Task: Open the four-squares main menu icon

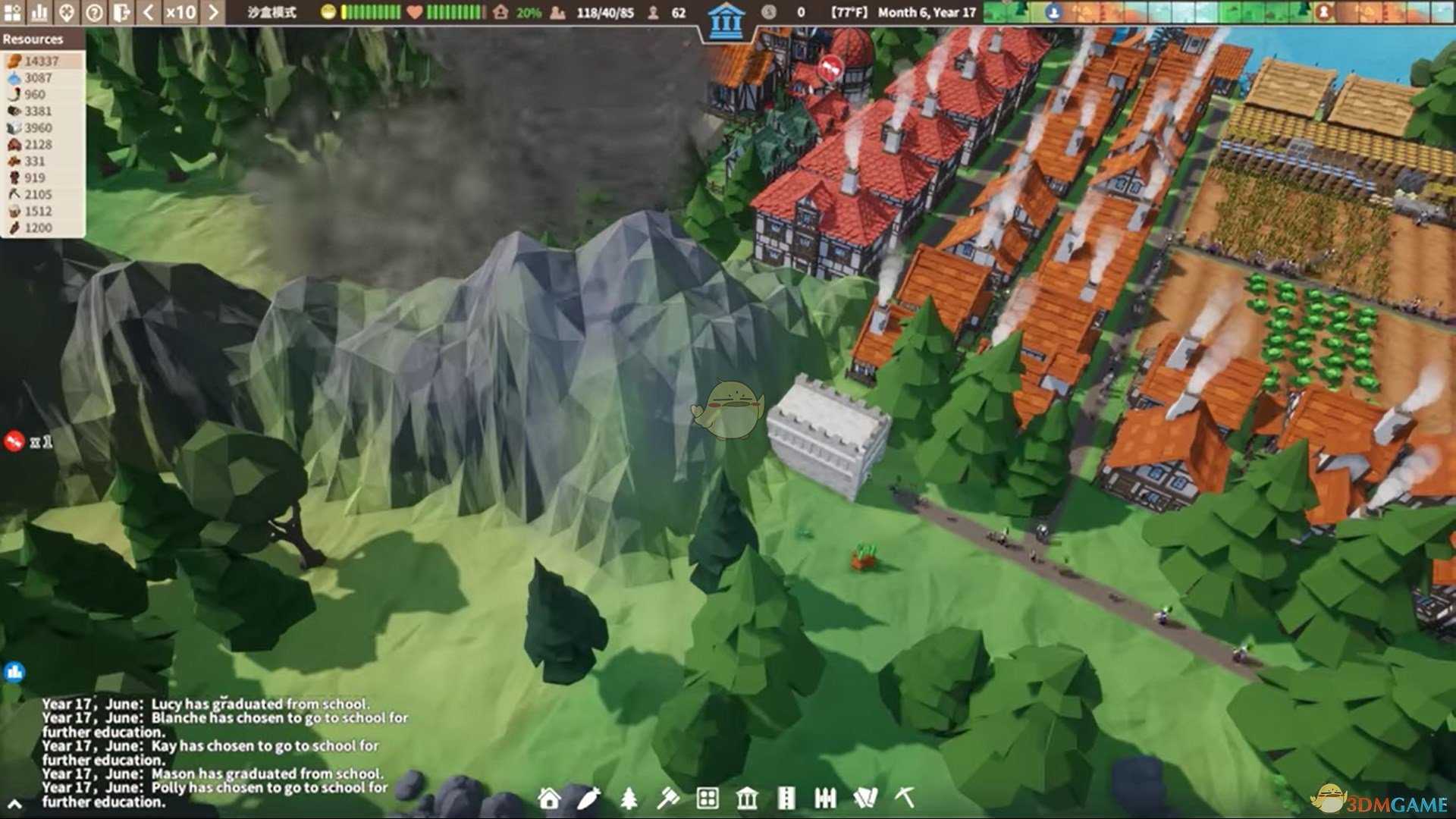Action: (12, 12)
